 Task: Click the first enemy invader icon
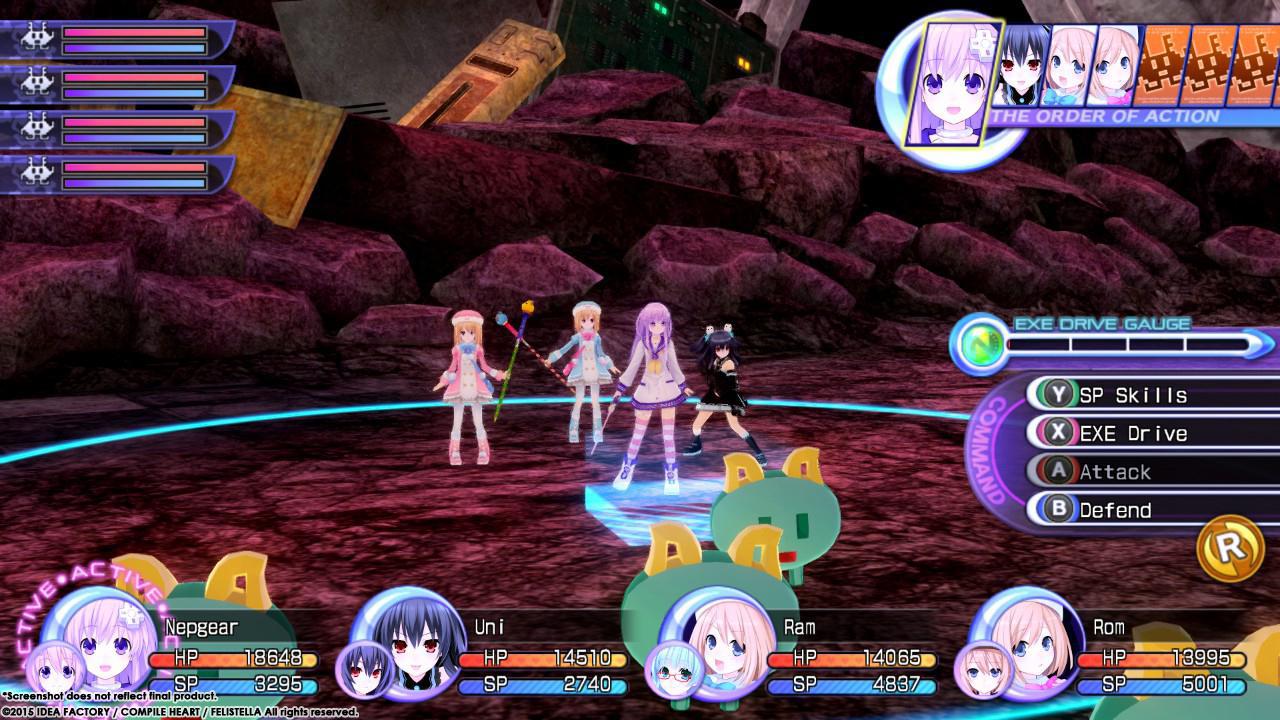(x=35, y=35)
